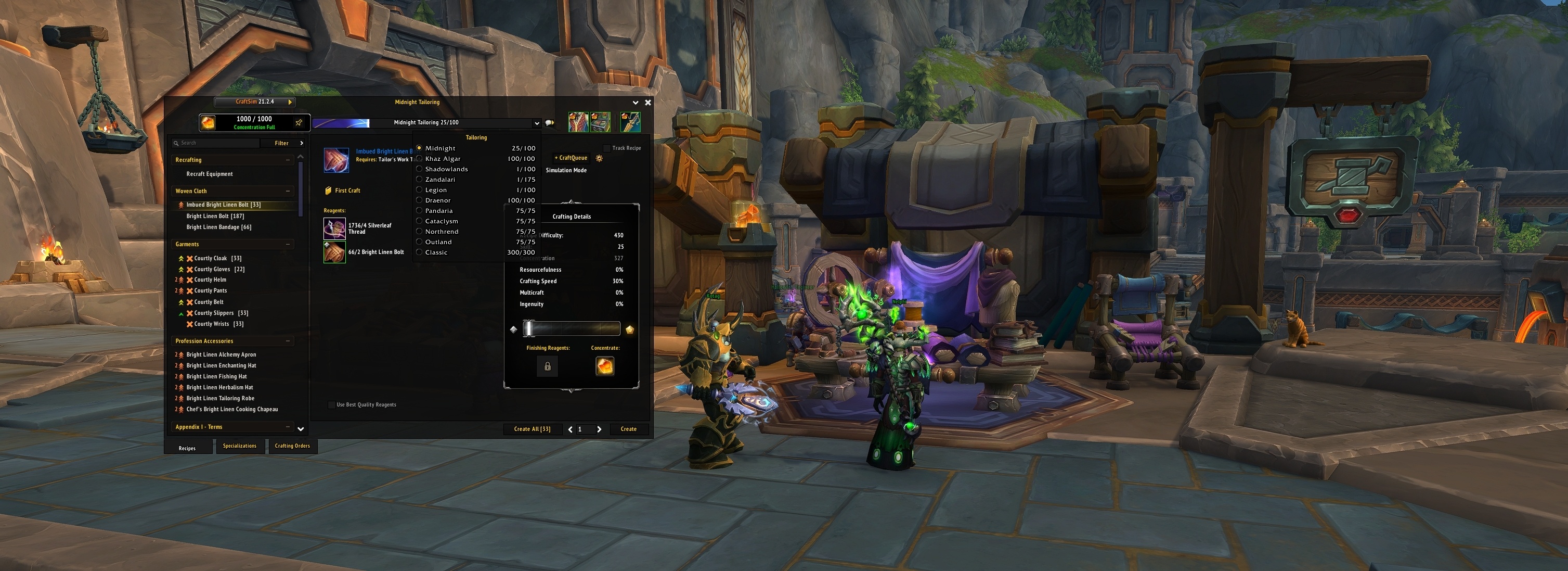Select Bright Linen Tailoring Robe recipe
This screenshot has height=571, width=1568.
[220, 399]
